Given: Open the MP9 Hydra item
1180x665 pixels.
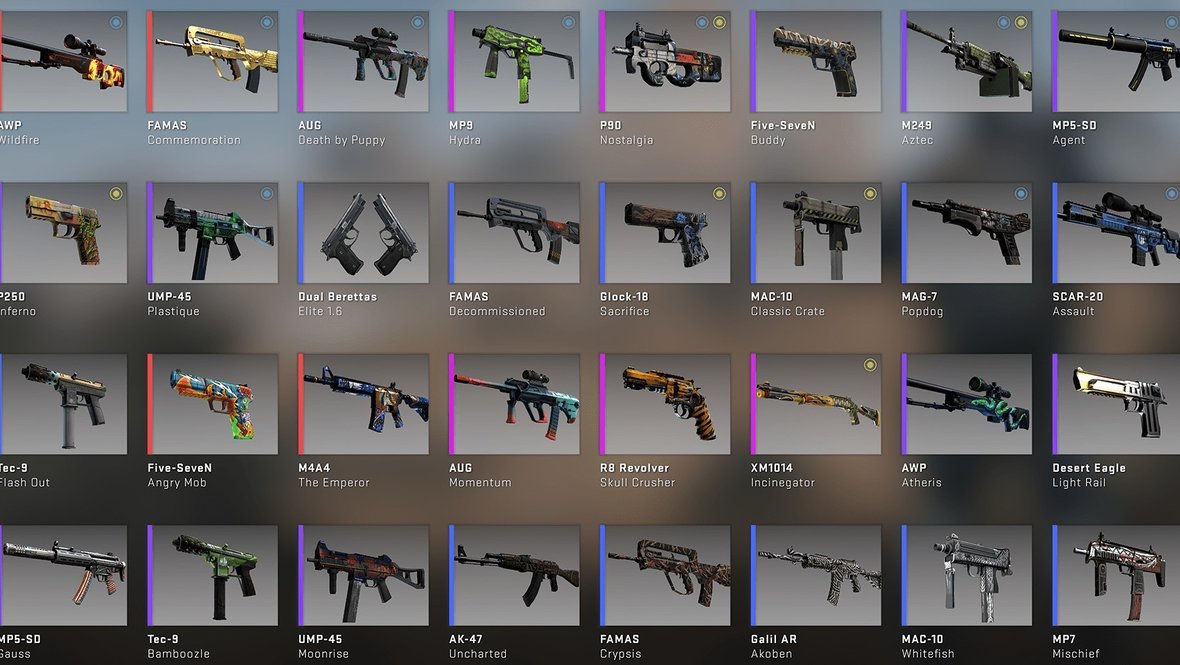Looking at the screenshot, I should 515,61.
